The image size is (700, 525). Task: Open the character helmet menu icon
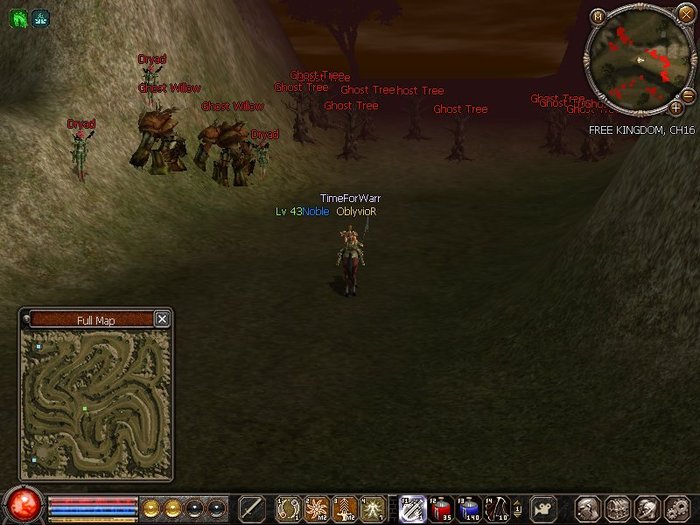pos(589,508)
